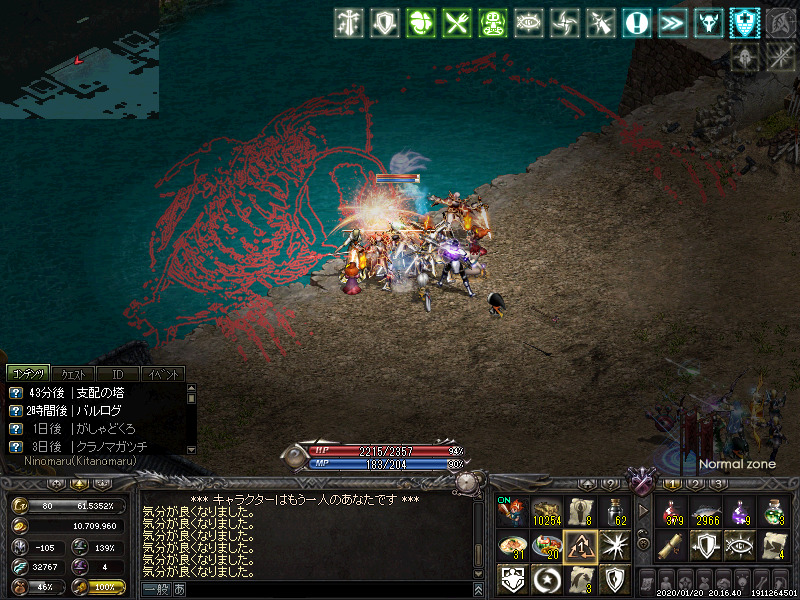This screenshot has width=800, height=600.
Task: Click the minimap in the corner
Action: [78, 58]
